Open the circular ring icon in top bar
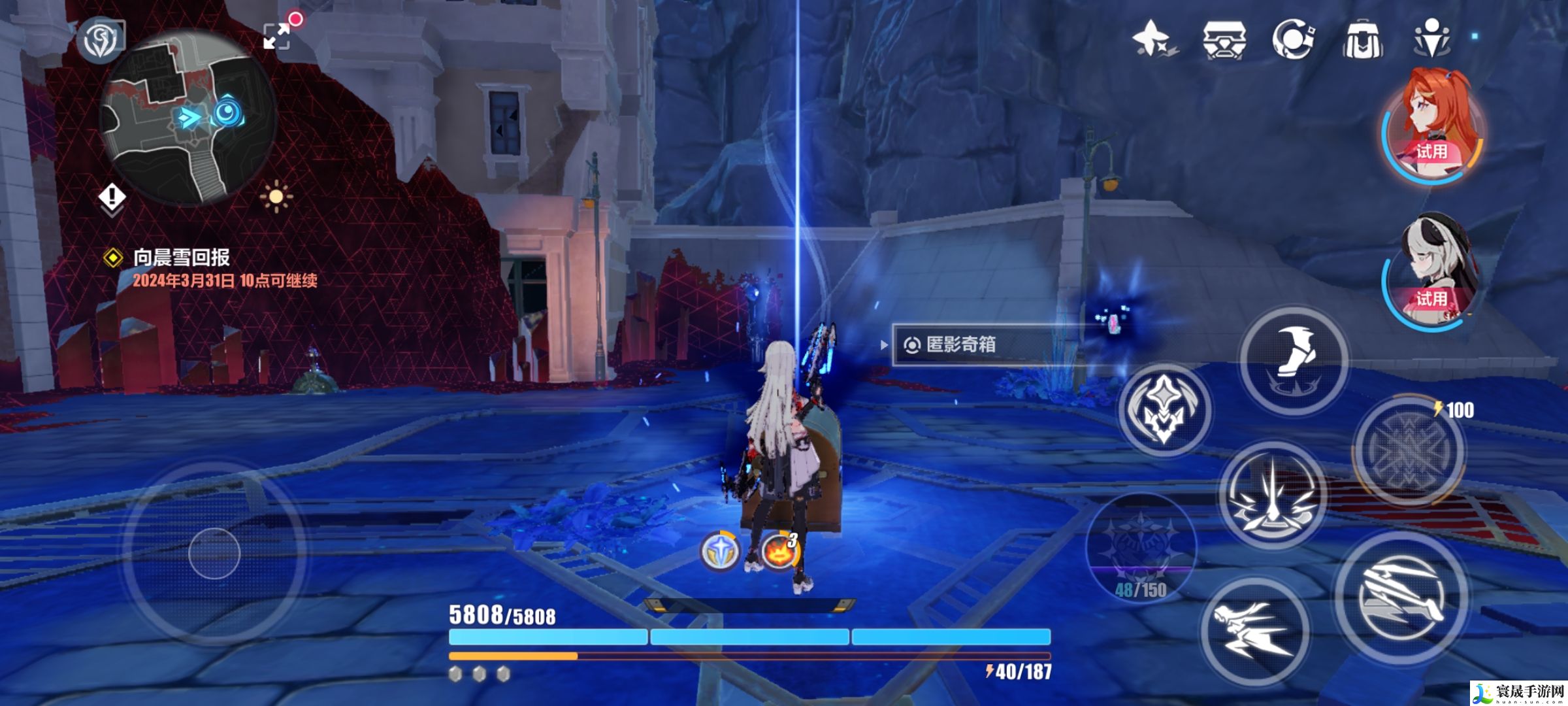Image resolution: width=1568 pixels, height=706 pixels. click(1293, 39)
